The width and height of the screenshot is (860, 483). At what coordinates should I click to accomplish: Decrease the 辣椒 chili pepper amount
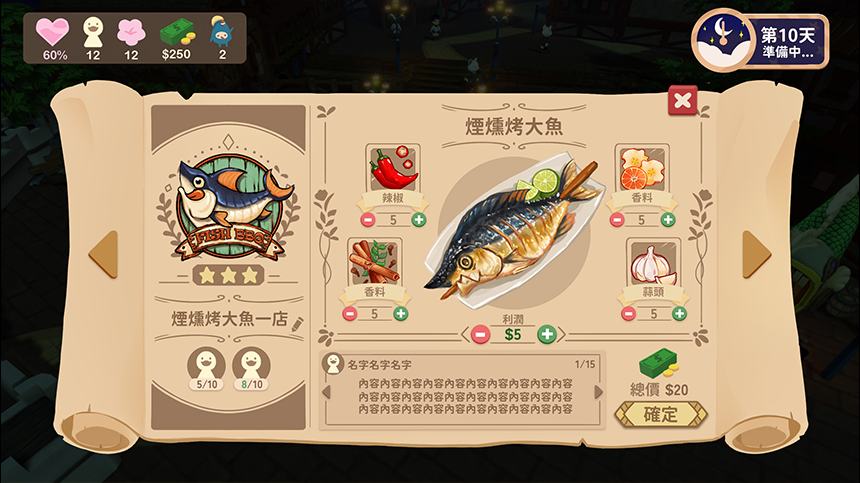coord(367,220)
